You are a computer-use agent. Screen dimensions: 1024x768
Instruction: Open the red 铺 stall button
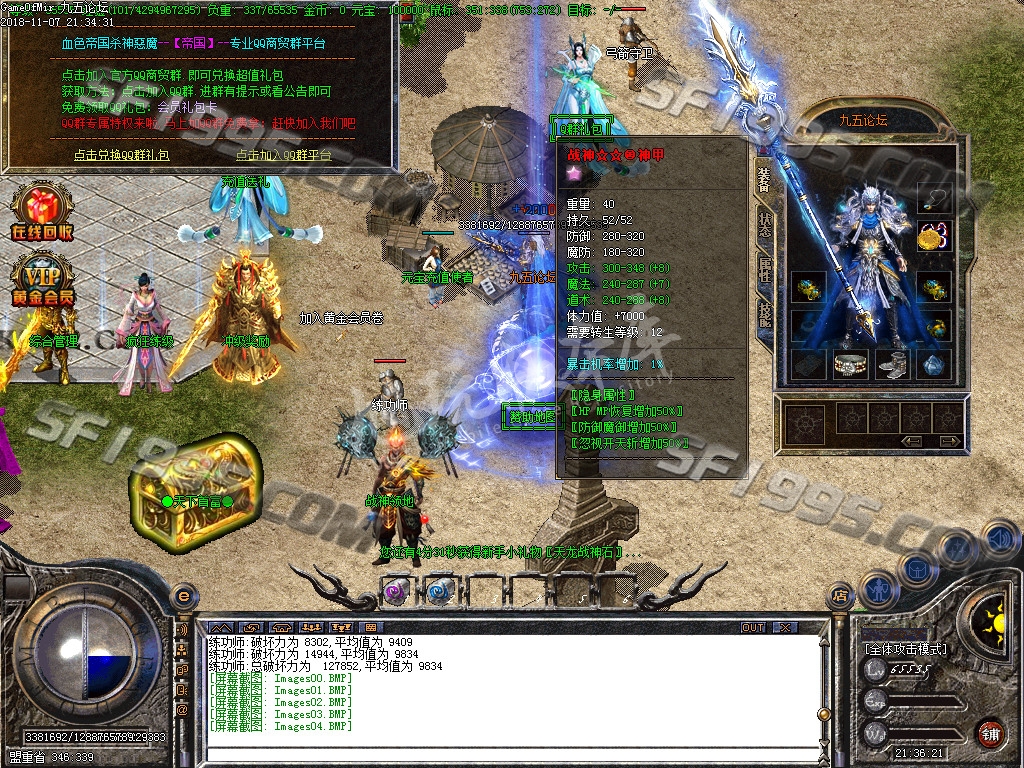point(991,734)
